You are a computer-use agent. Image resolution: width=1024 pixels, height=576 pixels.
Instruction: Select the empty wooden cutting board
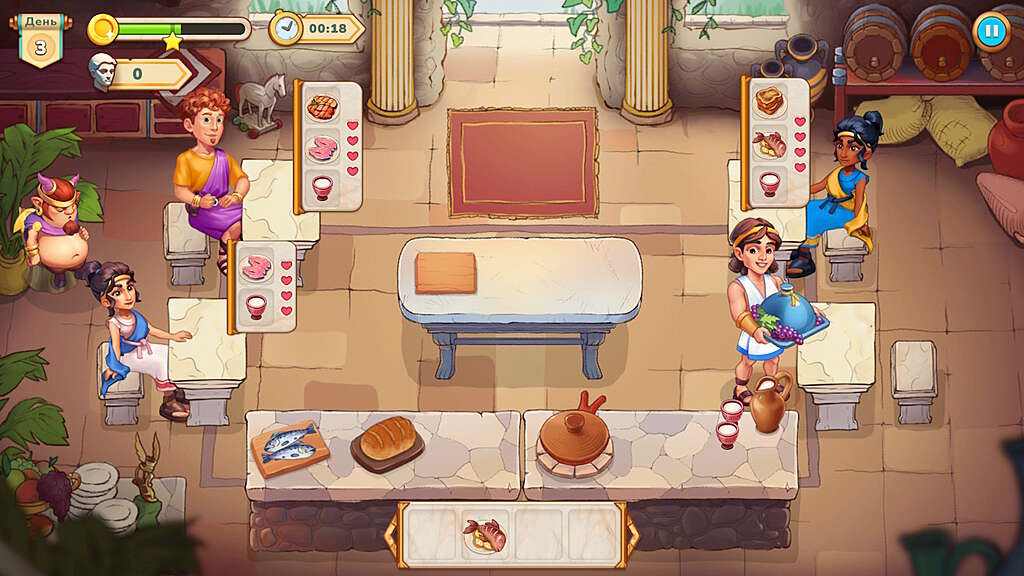446,272
